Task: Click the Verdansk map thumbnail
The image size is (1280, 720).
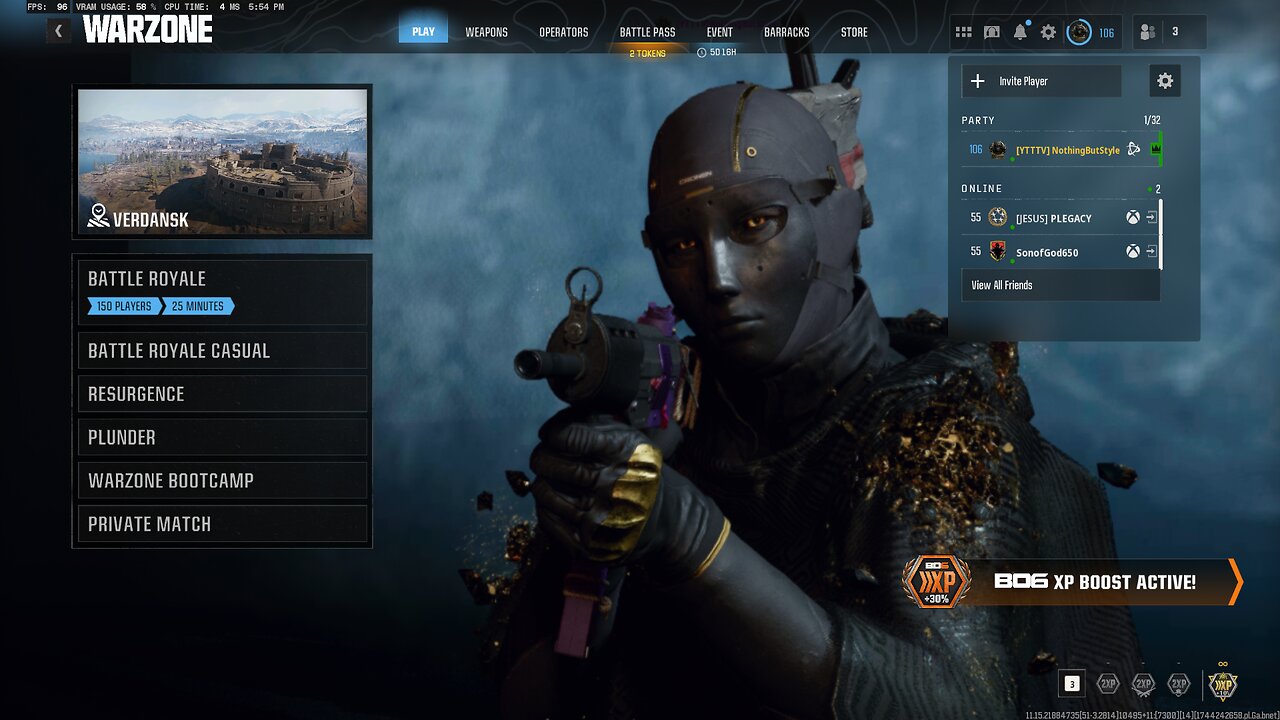Action: point(222,162)
